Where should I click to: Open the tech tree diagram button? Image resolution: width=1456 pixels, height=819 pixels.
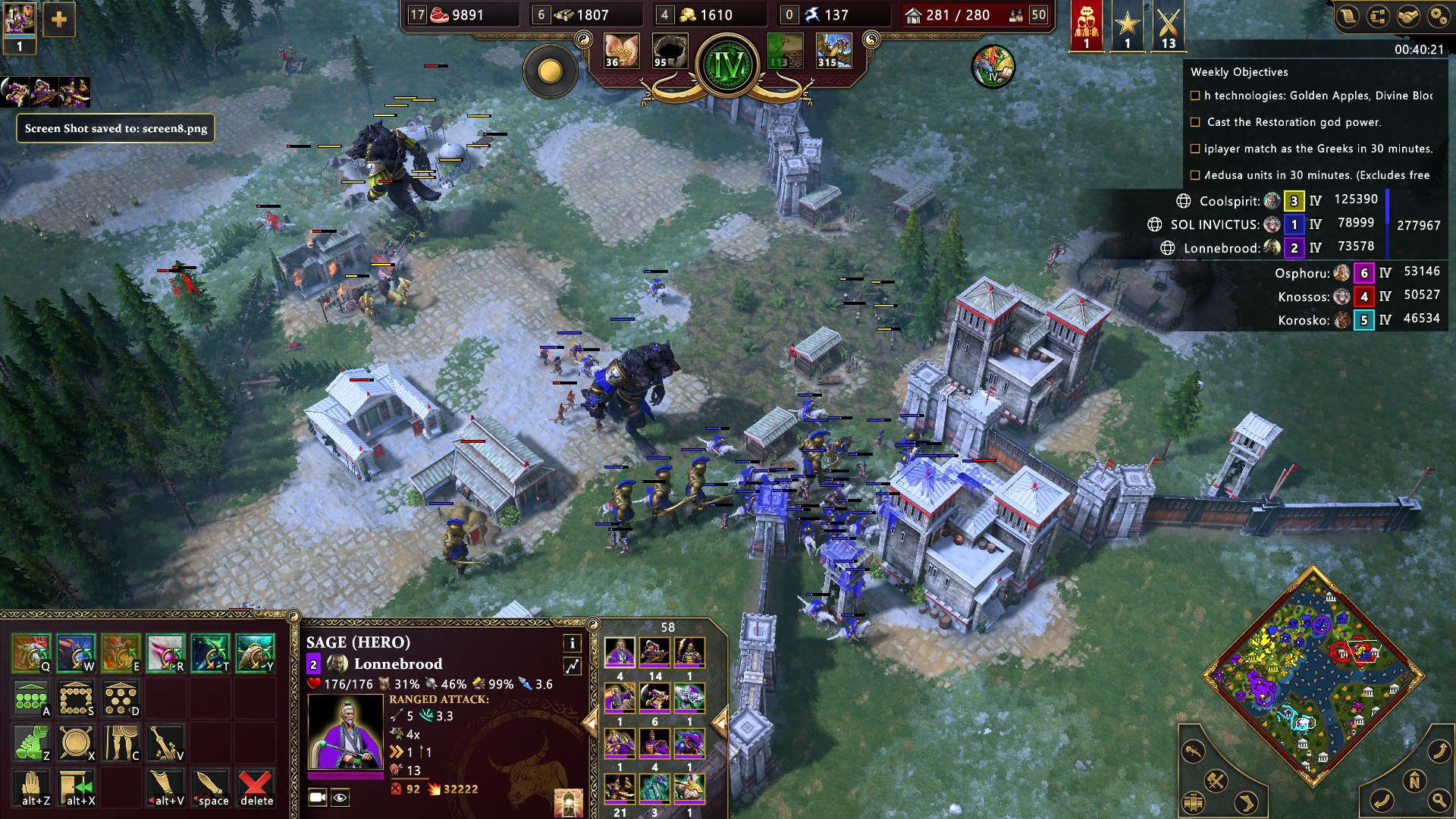pyautogui.click(x=1378, y=17)
